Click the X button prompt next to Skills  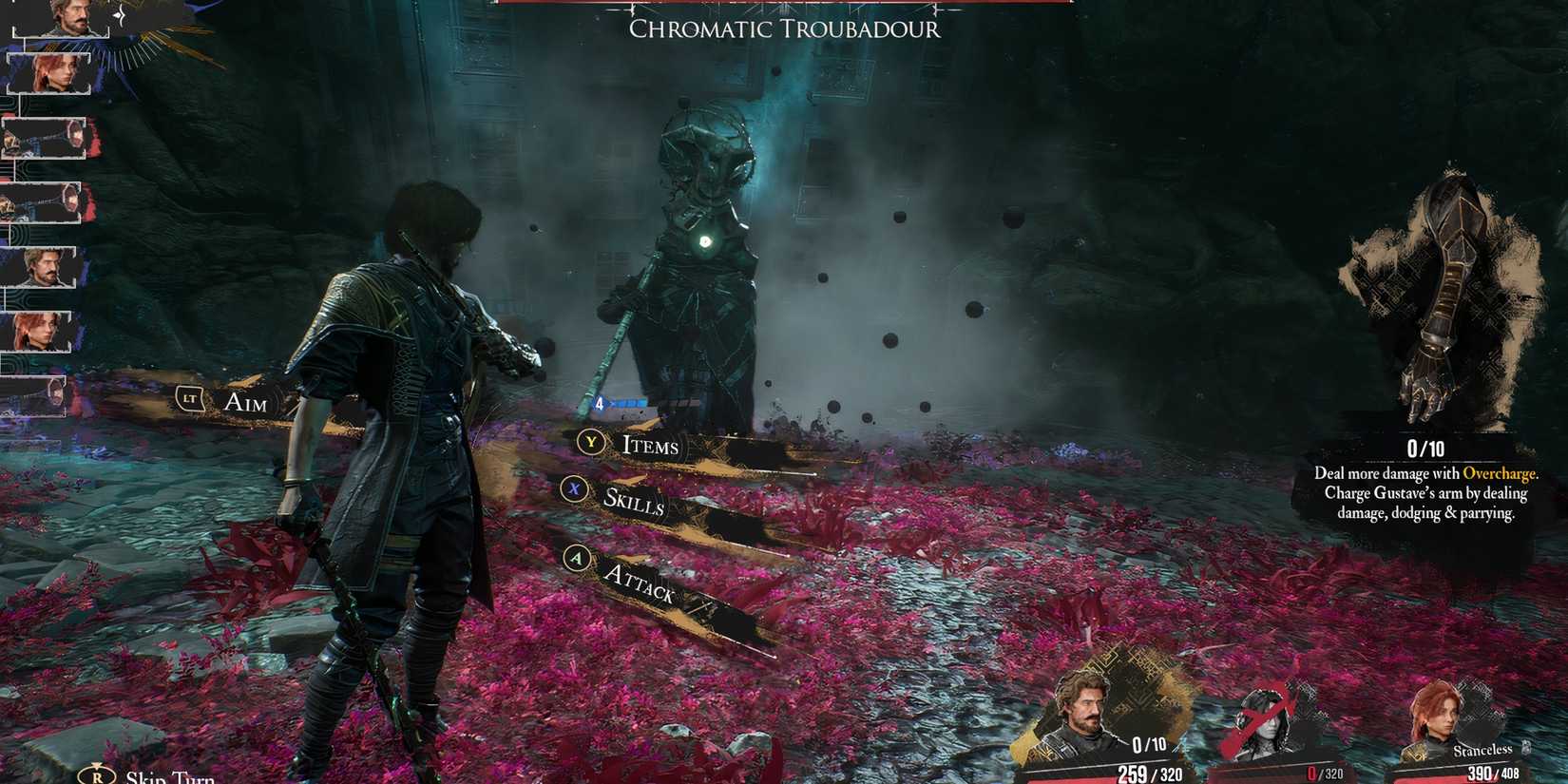[574, 490]
